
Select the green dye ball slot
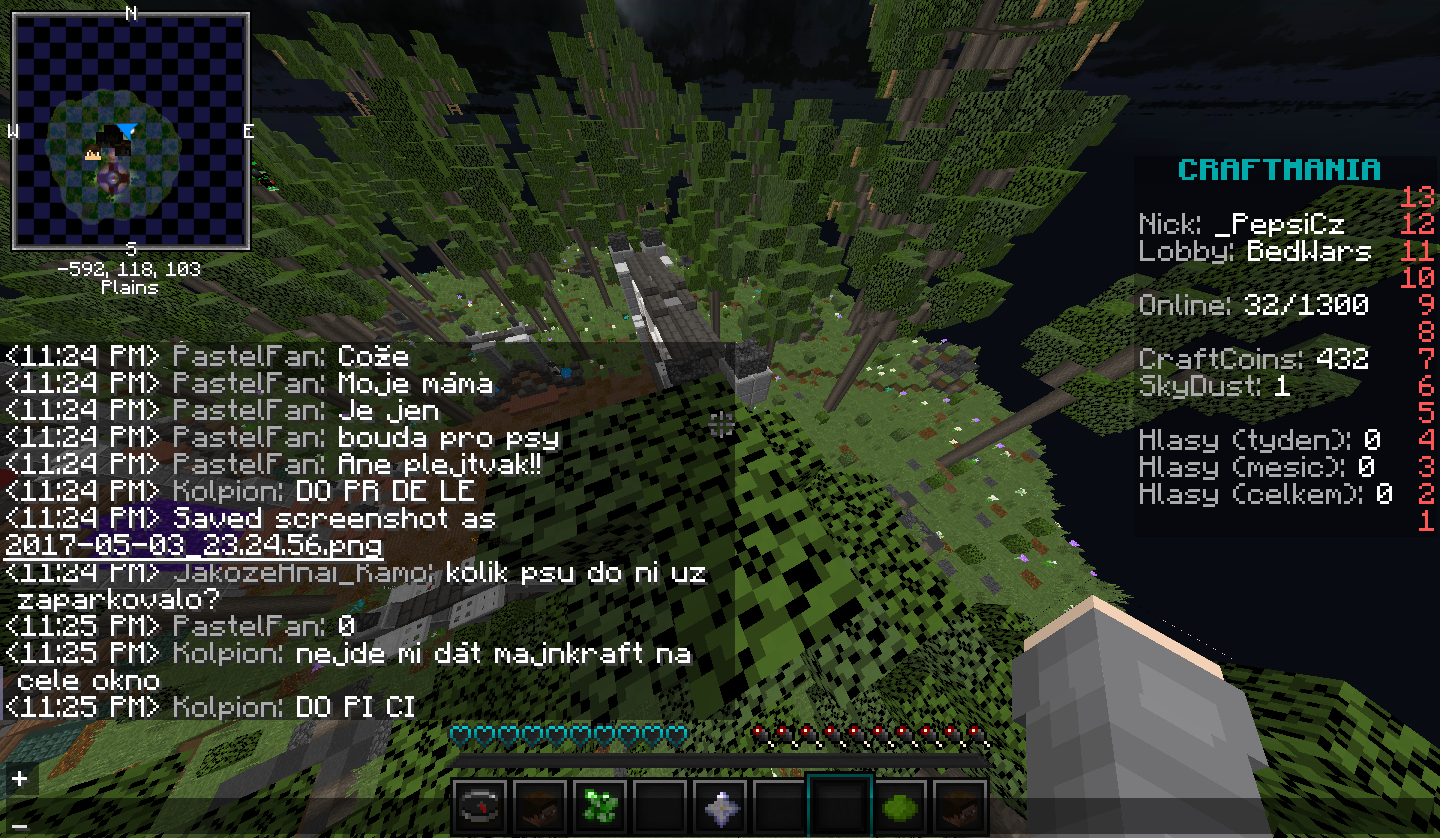pos(900,805)
